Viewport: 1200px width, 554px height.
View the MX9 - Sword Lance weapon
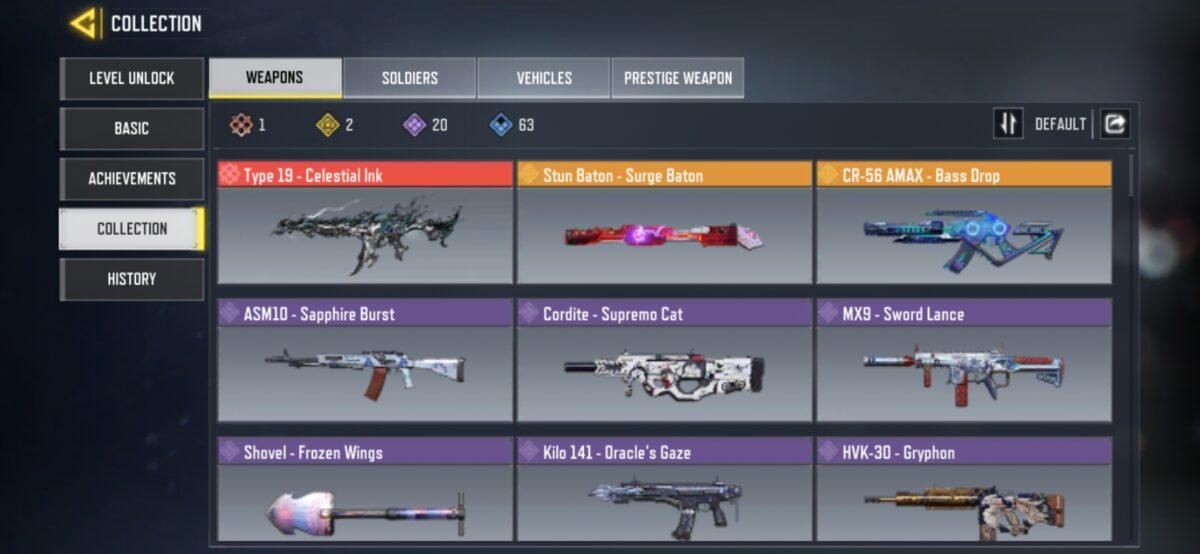964,360
